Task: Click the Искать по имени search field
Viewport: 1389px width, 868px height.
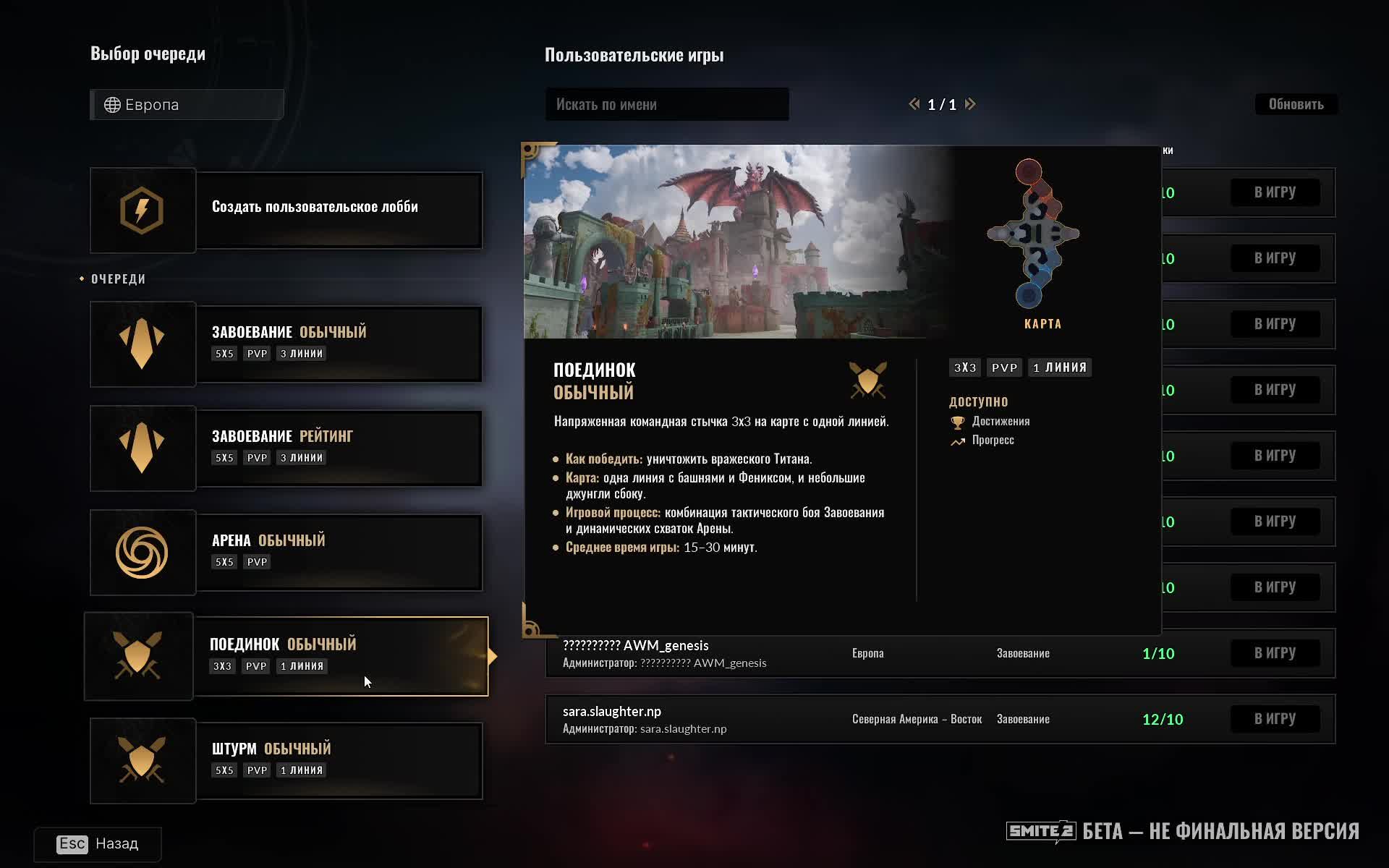Action: tap(666, 104)
